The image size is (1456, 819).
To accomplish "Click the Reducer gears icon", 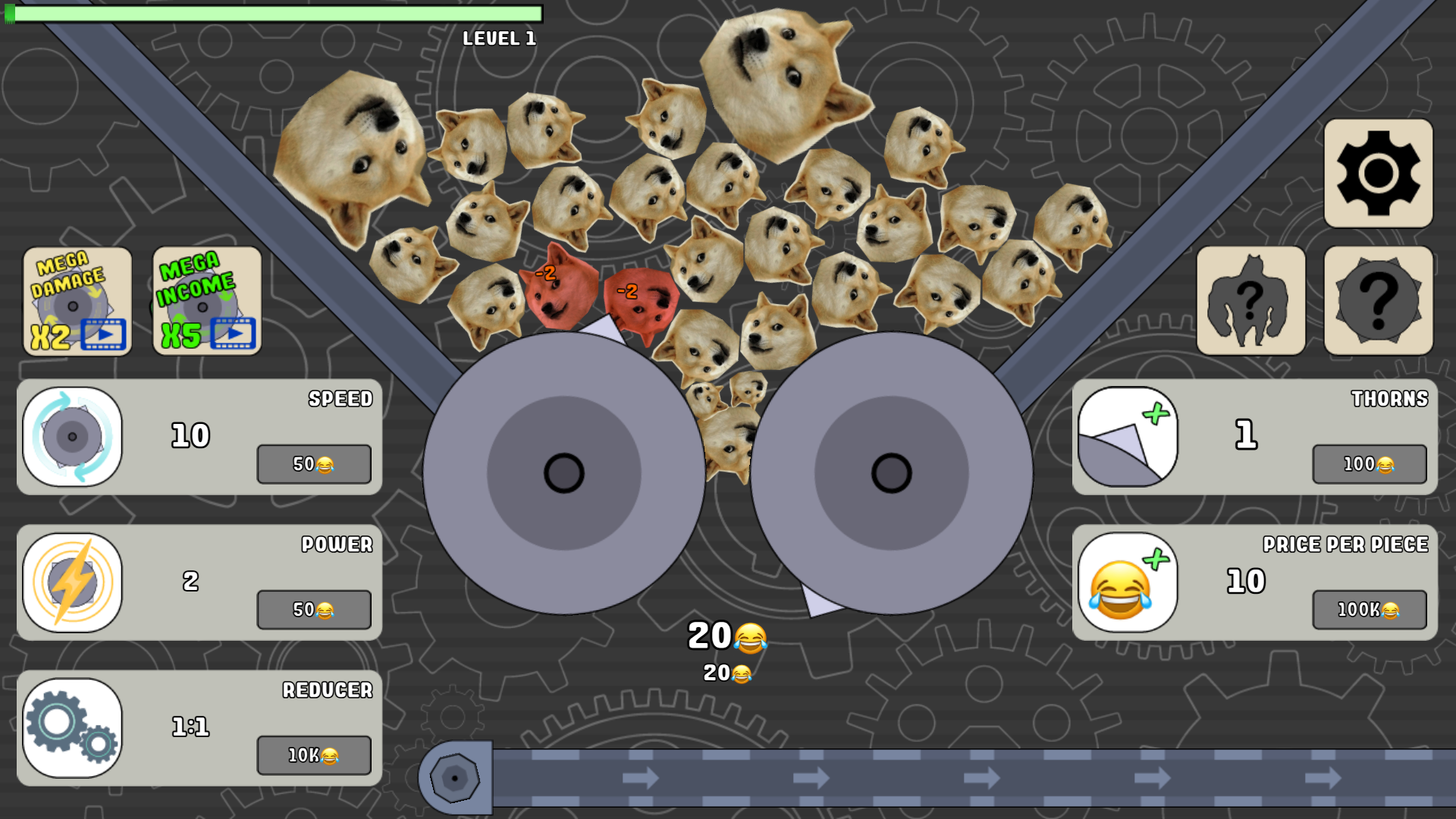I will pyautogui.click(x=72, y=727).
